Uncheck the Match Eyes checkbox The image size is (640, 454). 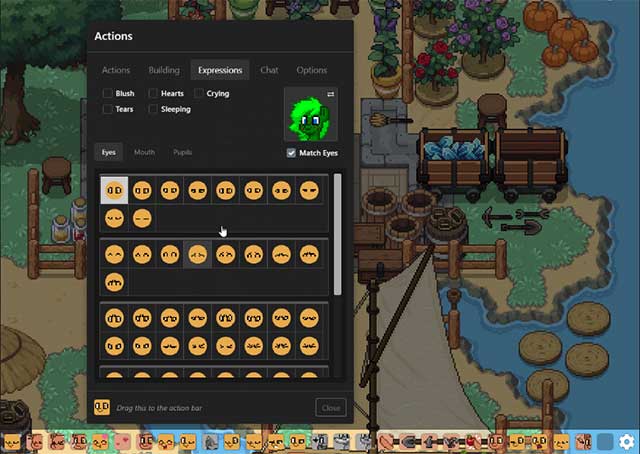(291, 153)
